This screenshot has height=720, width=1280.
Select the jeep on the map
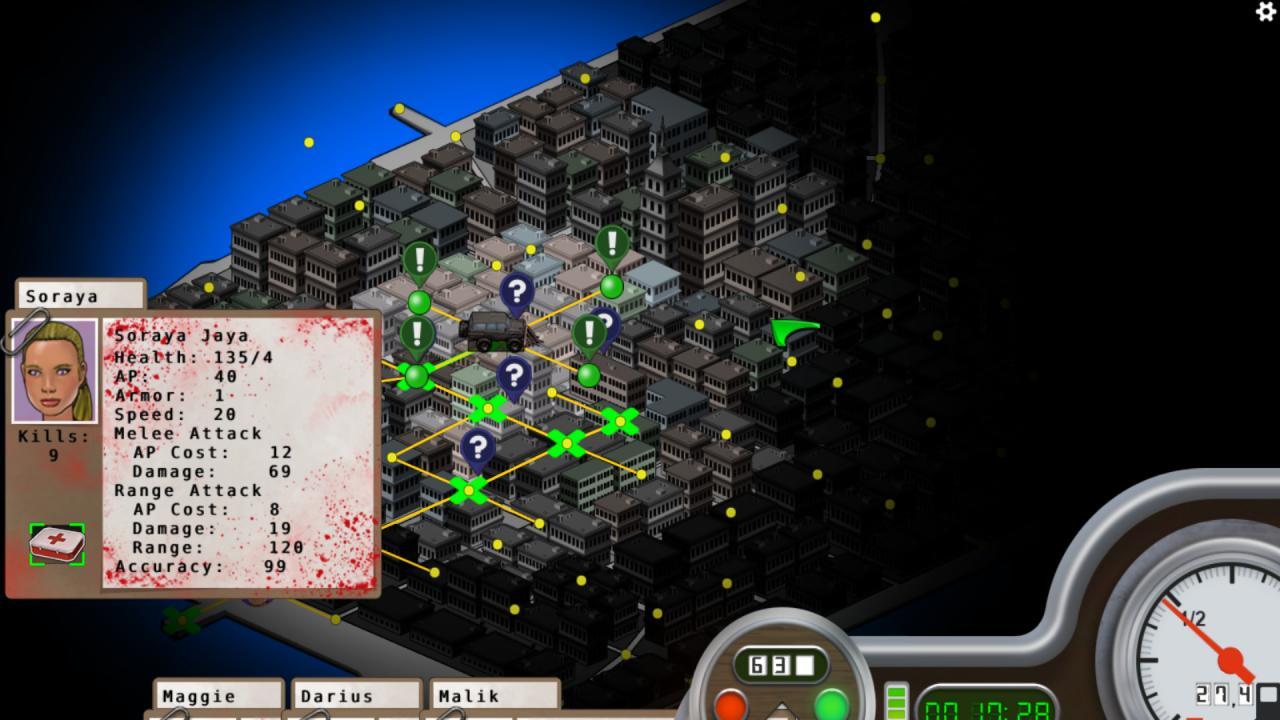tap(494, 330)
